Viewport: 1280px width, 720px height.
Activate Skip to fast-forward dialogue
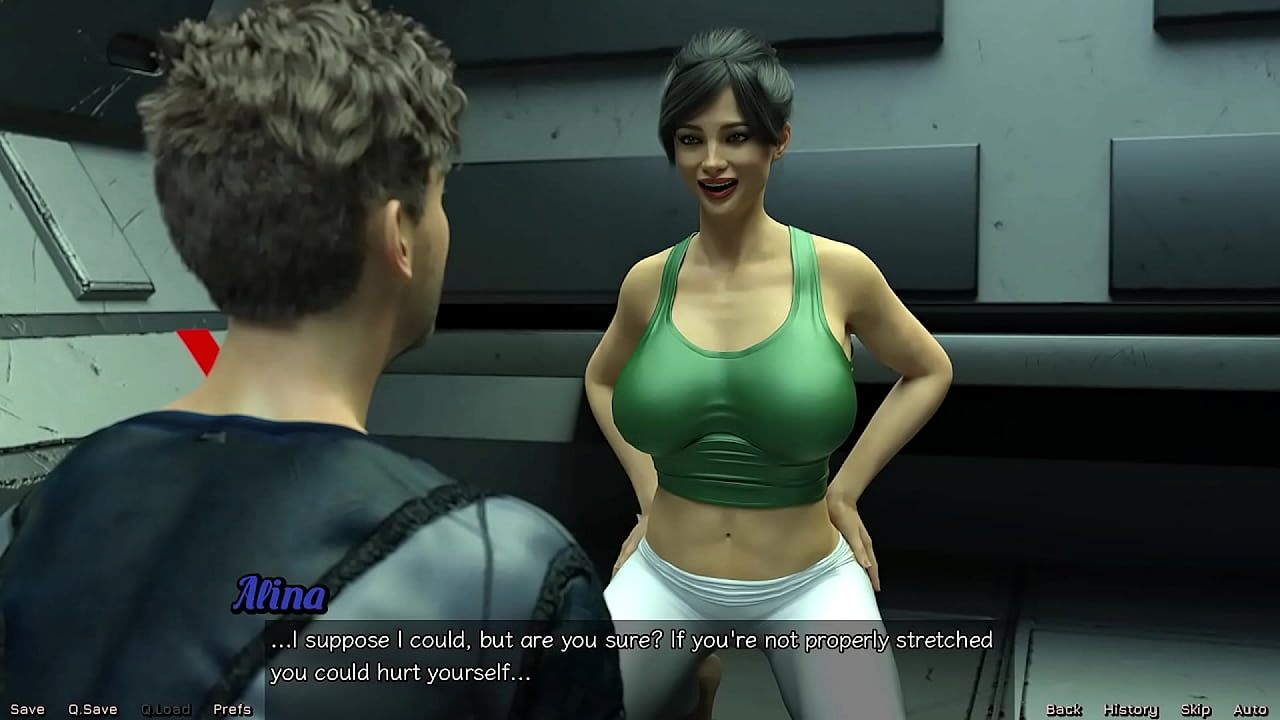click(1195, 709)
